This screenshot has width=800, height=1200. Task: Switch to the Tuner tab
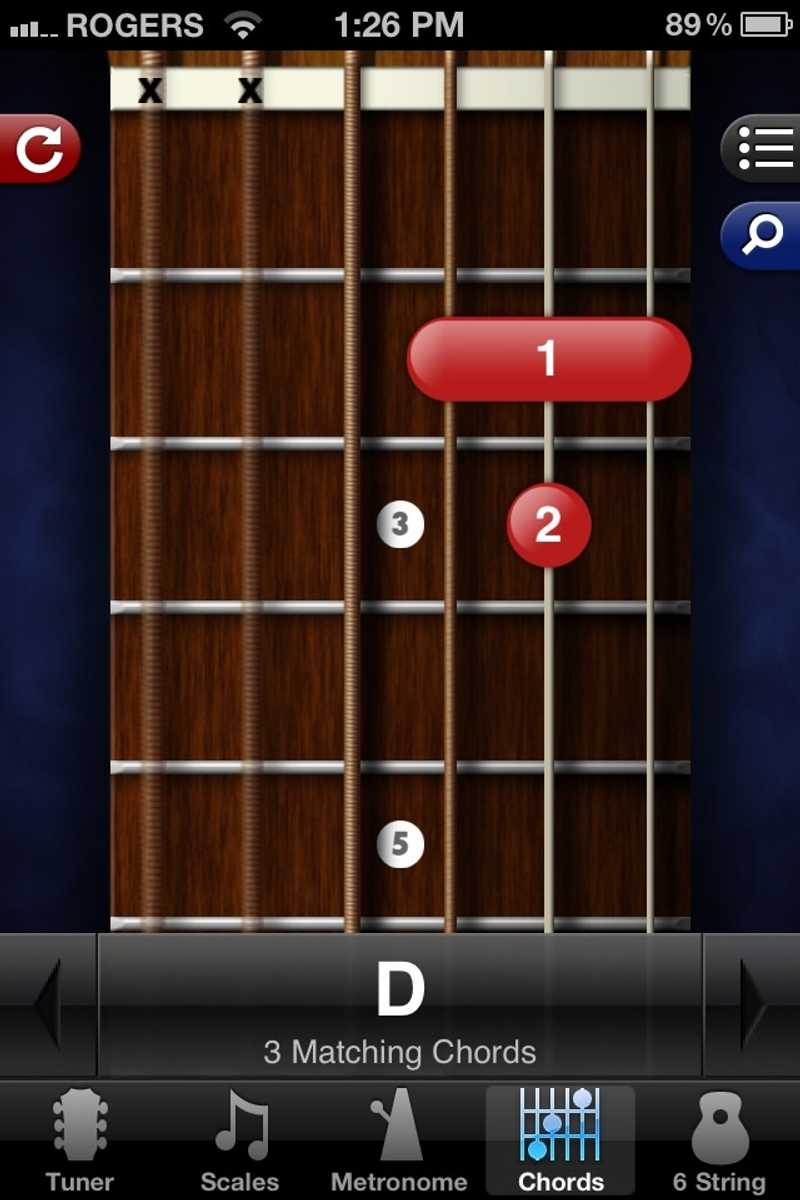pyautogui.click(x=80, y=1142)
